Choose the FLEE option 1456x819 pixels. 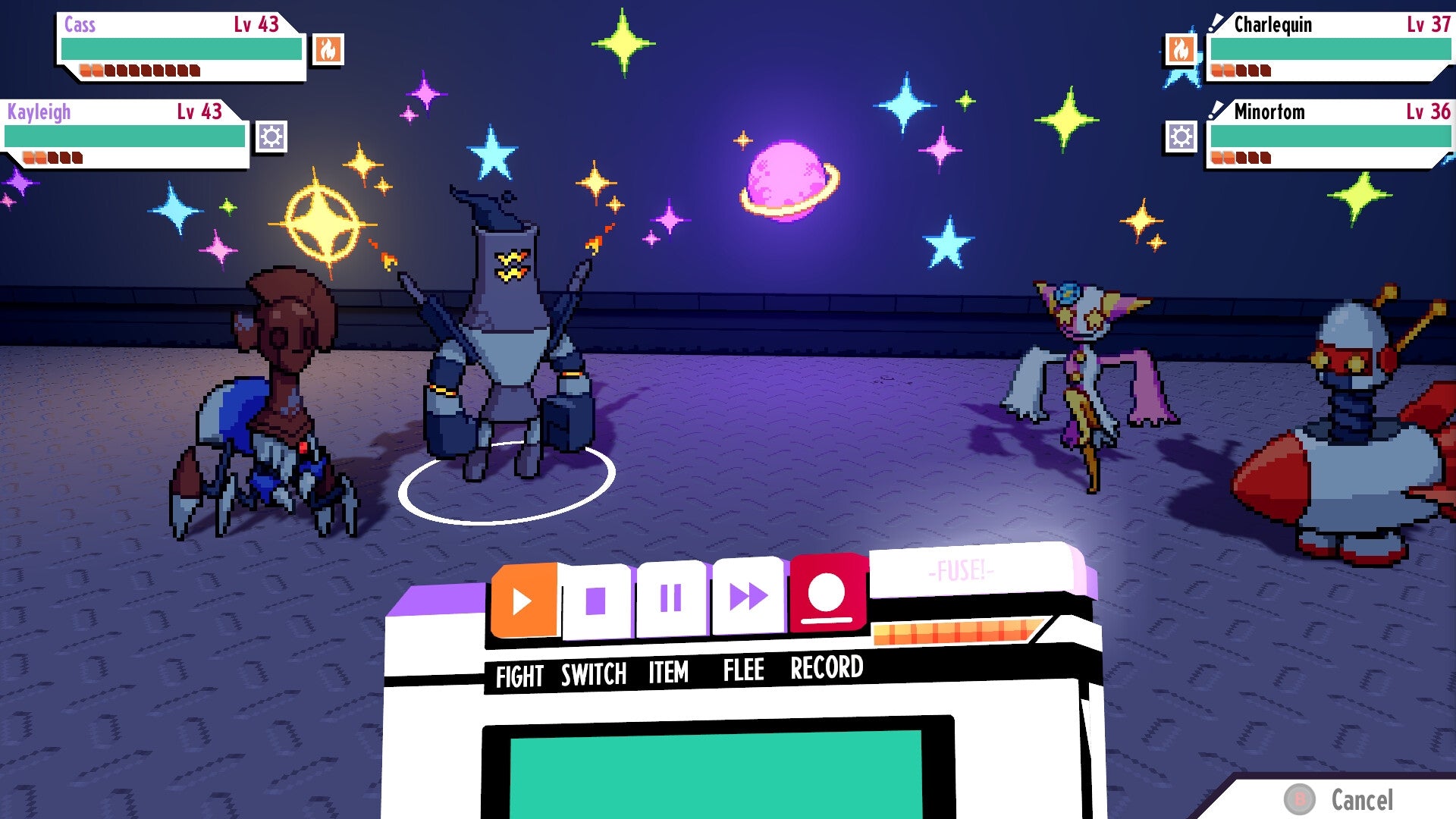tap(742, 670)
